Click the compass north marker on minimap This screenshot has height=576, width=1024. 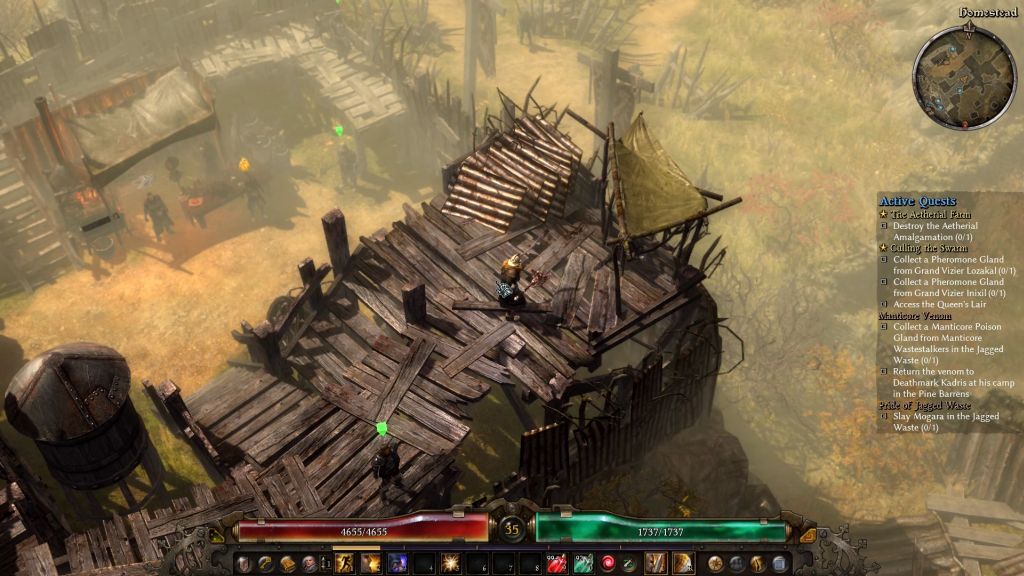click(x=968, y=33)
